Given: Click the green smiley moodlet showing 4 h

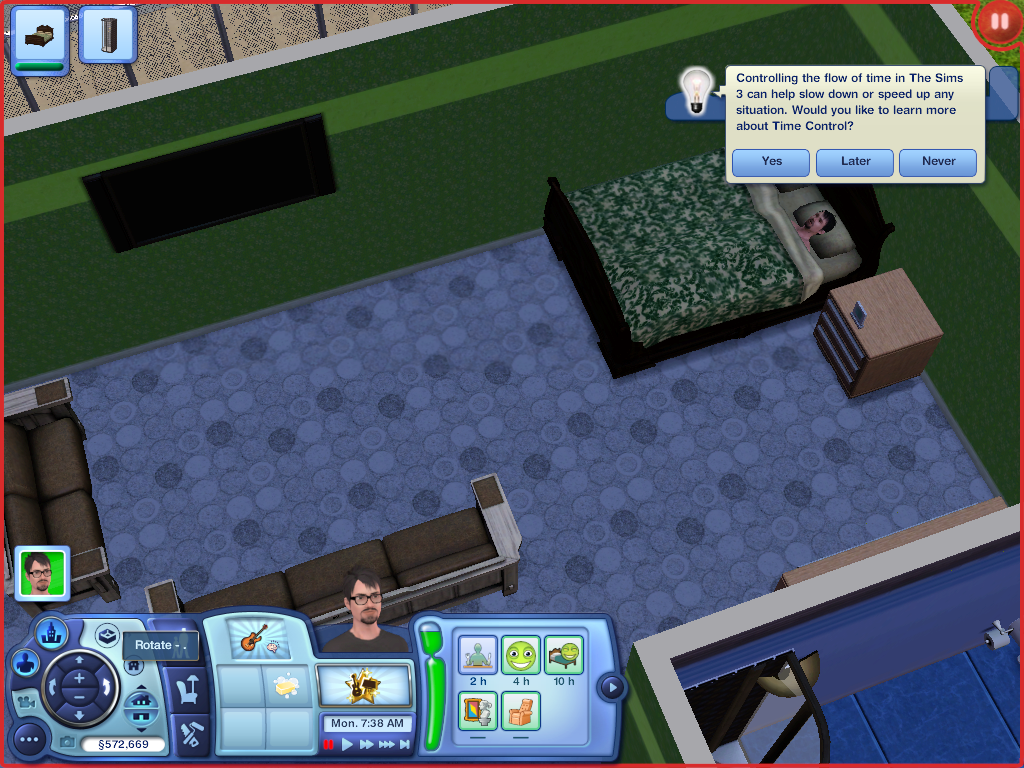Looking at the screenshot, I should [x=520, y=656].
